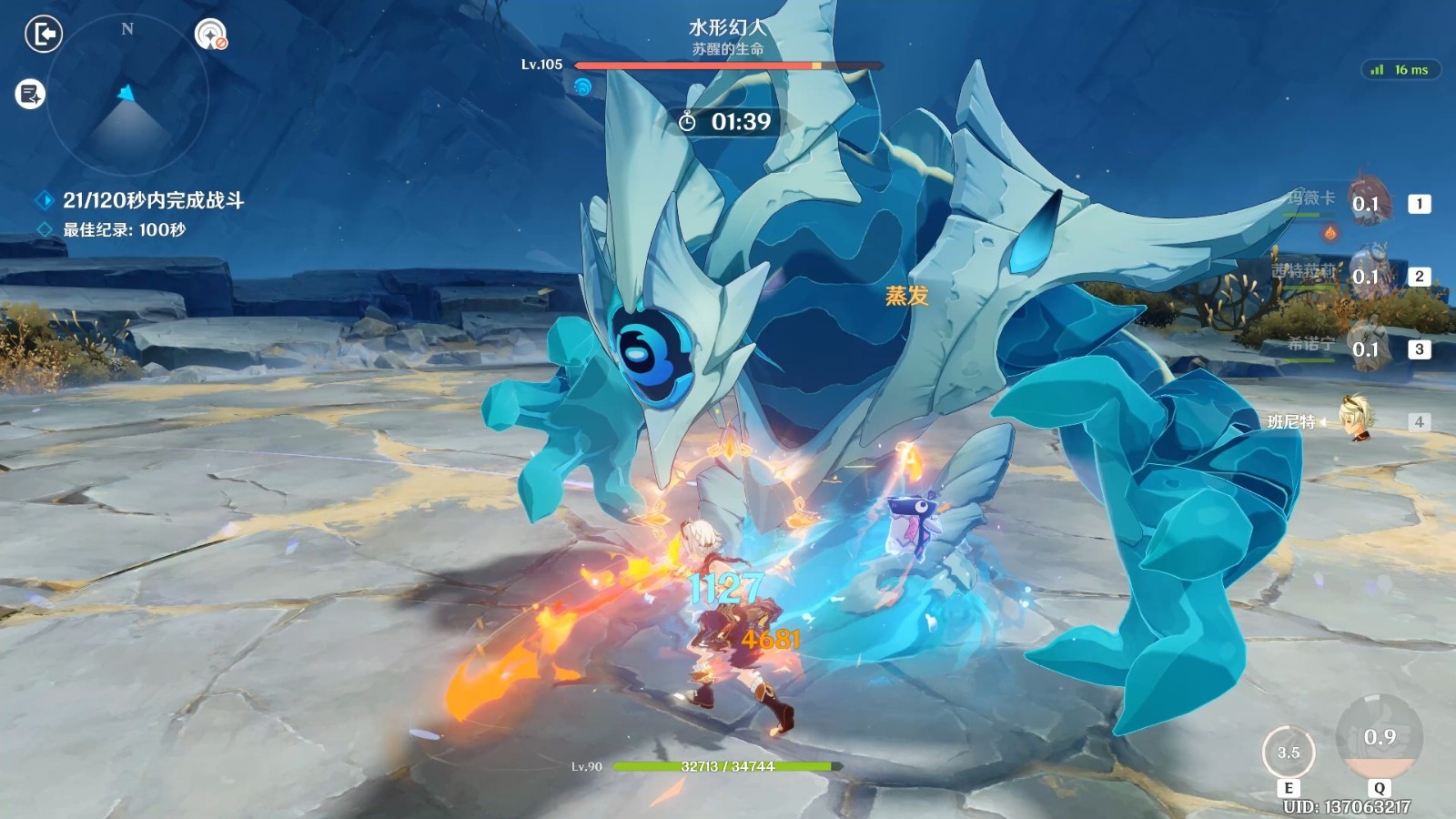Select active character 班尼特

click(x=1358, y=419)
